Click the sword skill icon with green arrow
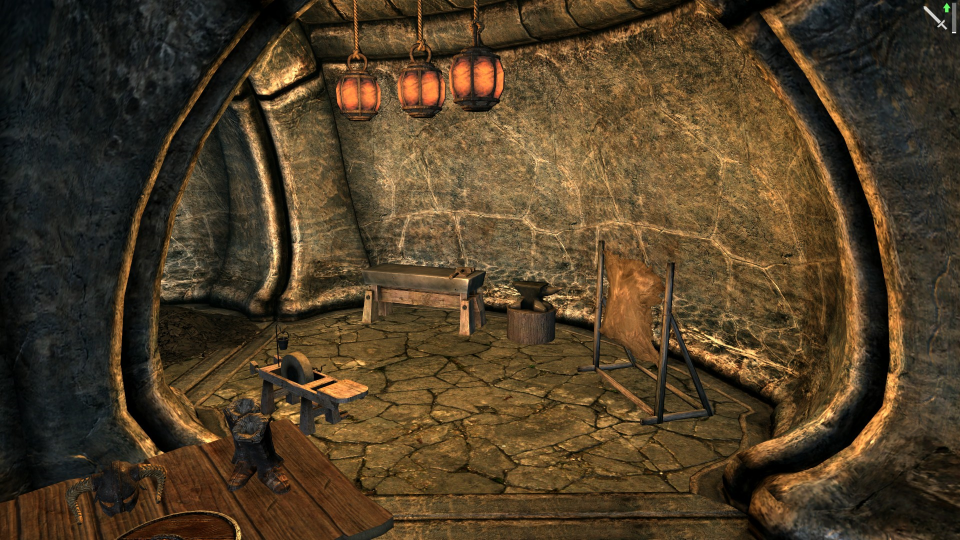960x540 pixels. pos(937,17)
